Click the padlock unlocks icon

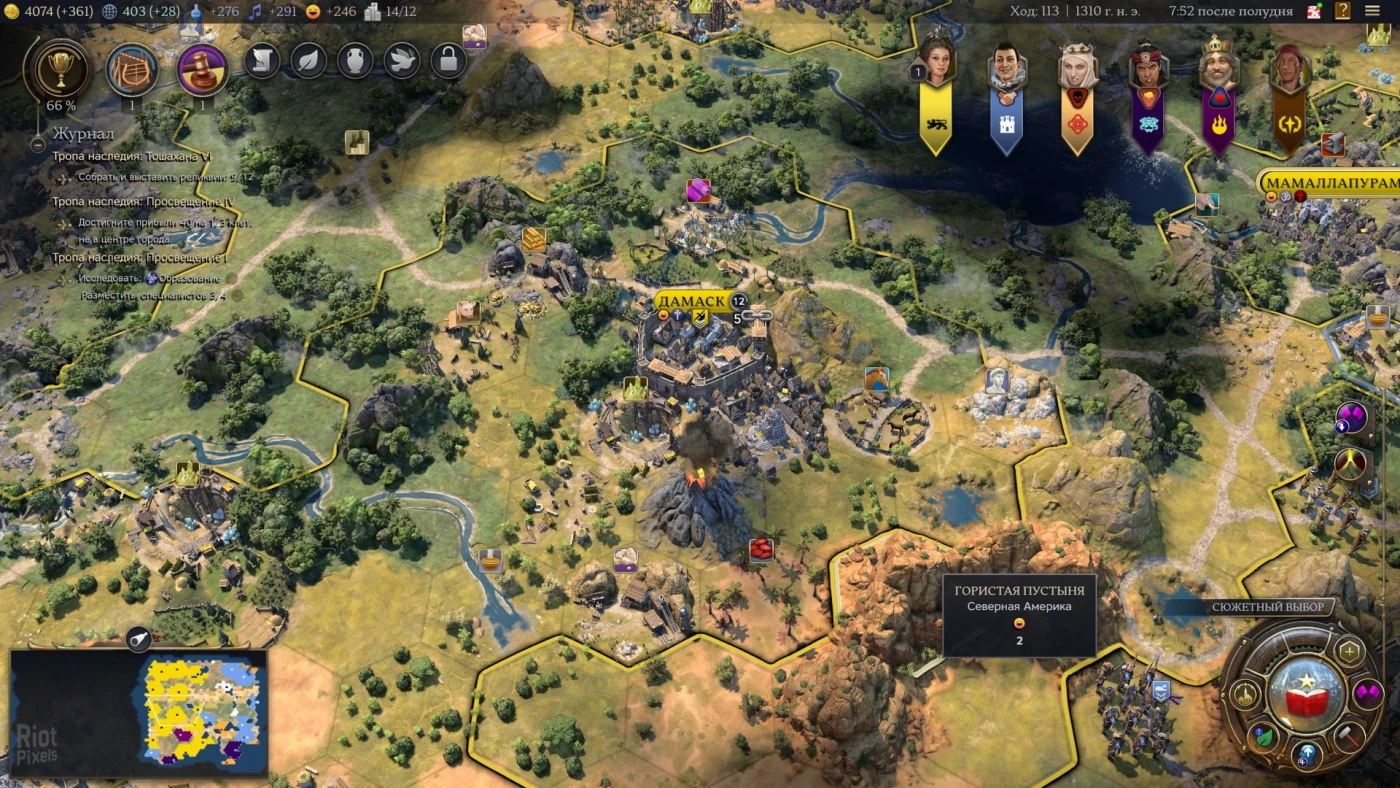coord(449,62)
